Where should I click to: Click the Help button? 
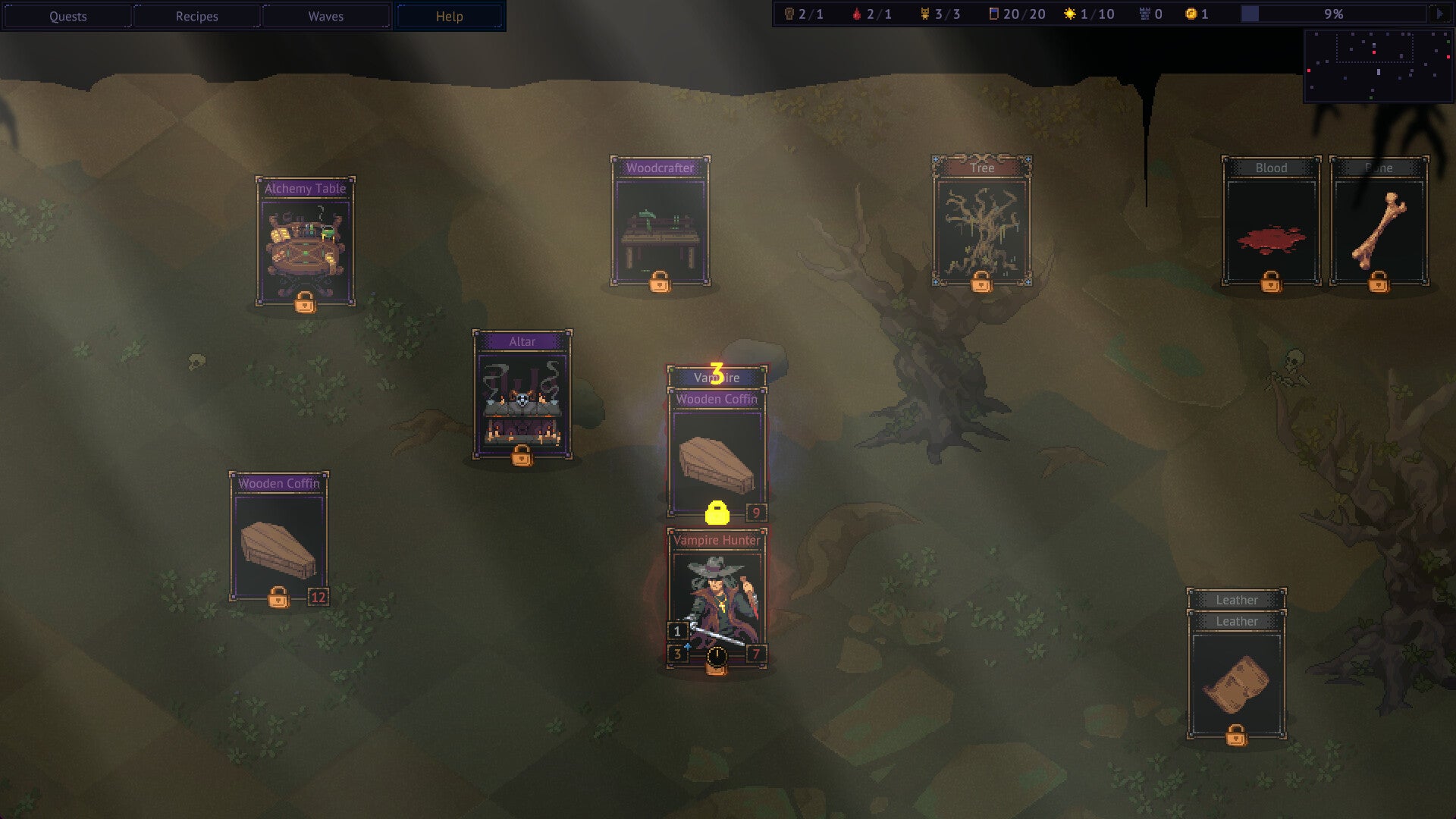coord(449,16)
